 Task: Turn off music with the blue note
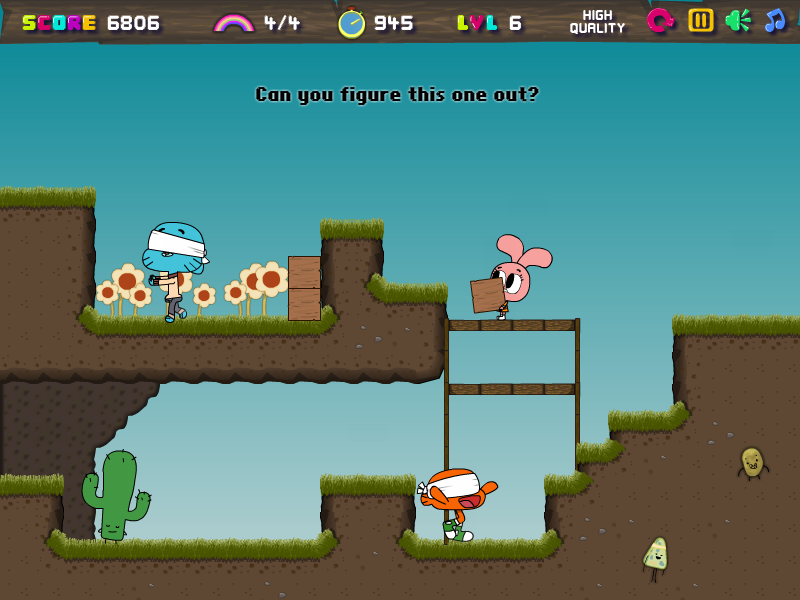[775, 20]
